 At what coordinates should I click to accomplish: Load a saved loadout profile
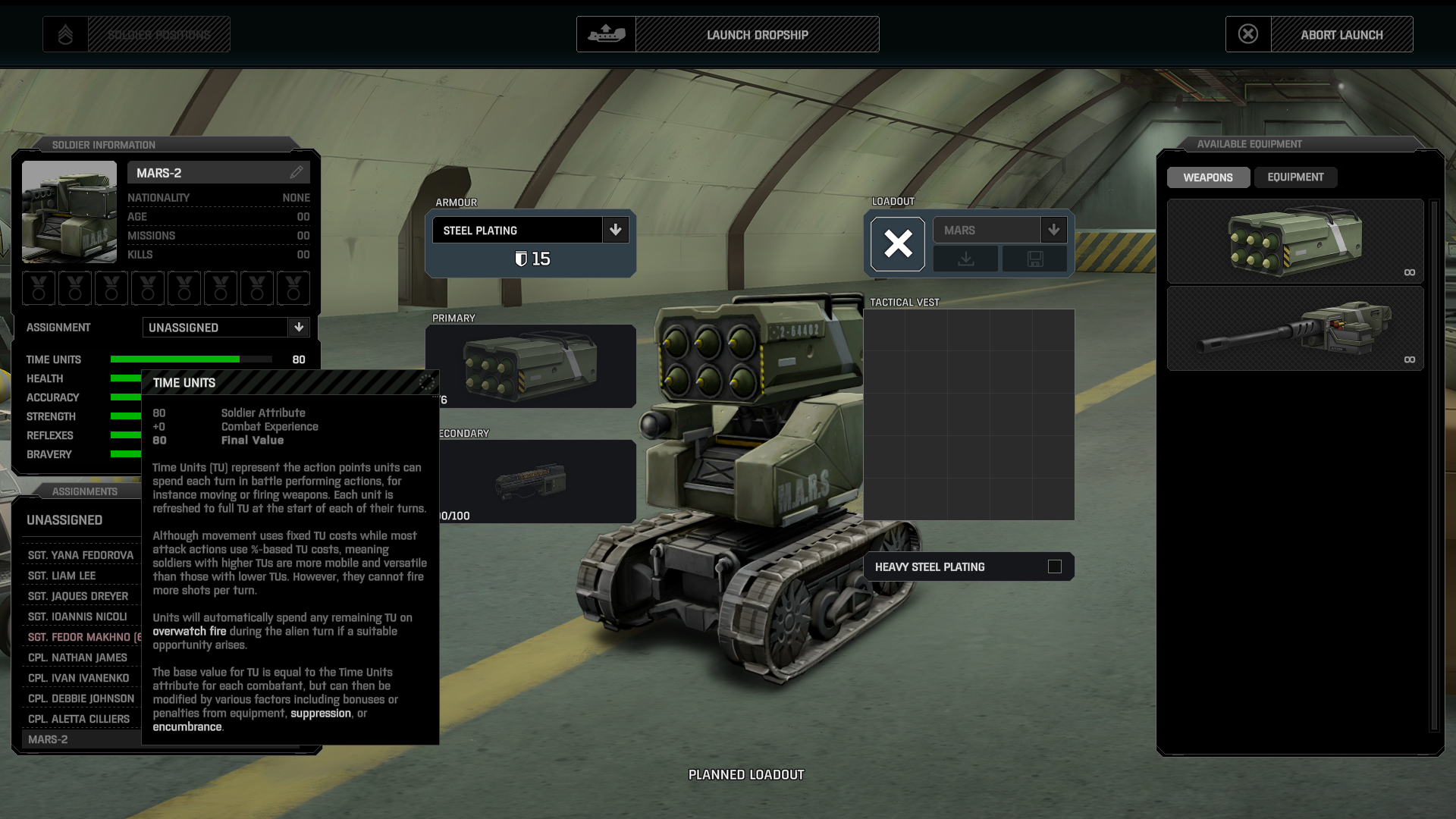965,259
